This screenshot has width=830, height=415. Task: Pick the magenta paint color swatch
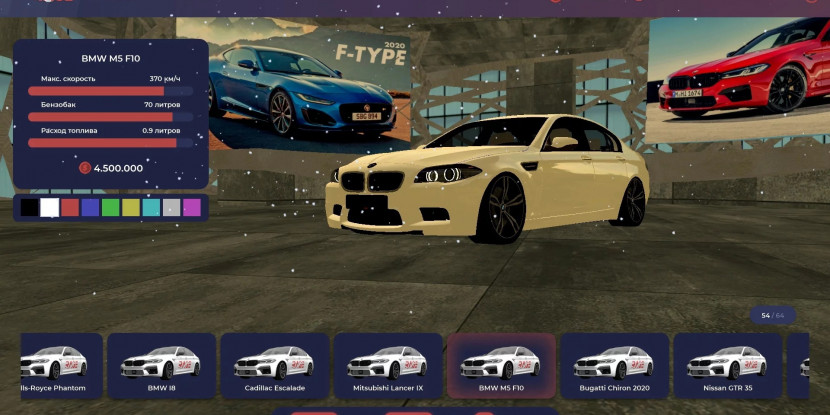coord(192,208)
